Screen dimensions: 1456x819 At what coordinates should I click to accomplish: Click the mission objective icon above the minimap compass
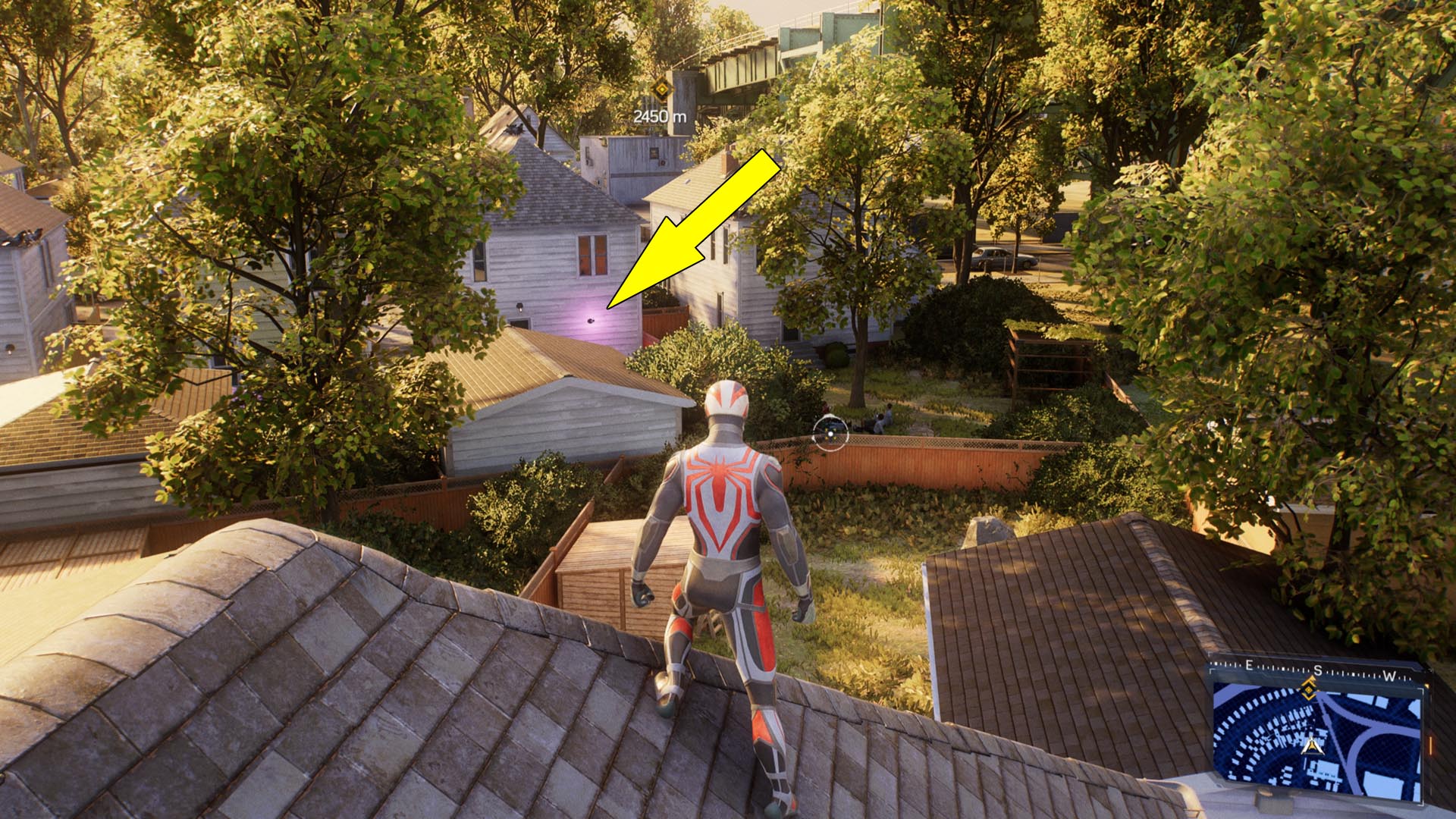tap(1309, 689)
